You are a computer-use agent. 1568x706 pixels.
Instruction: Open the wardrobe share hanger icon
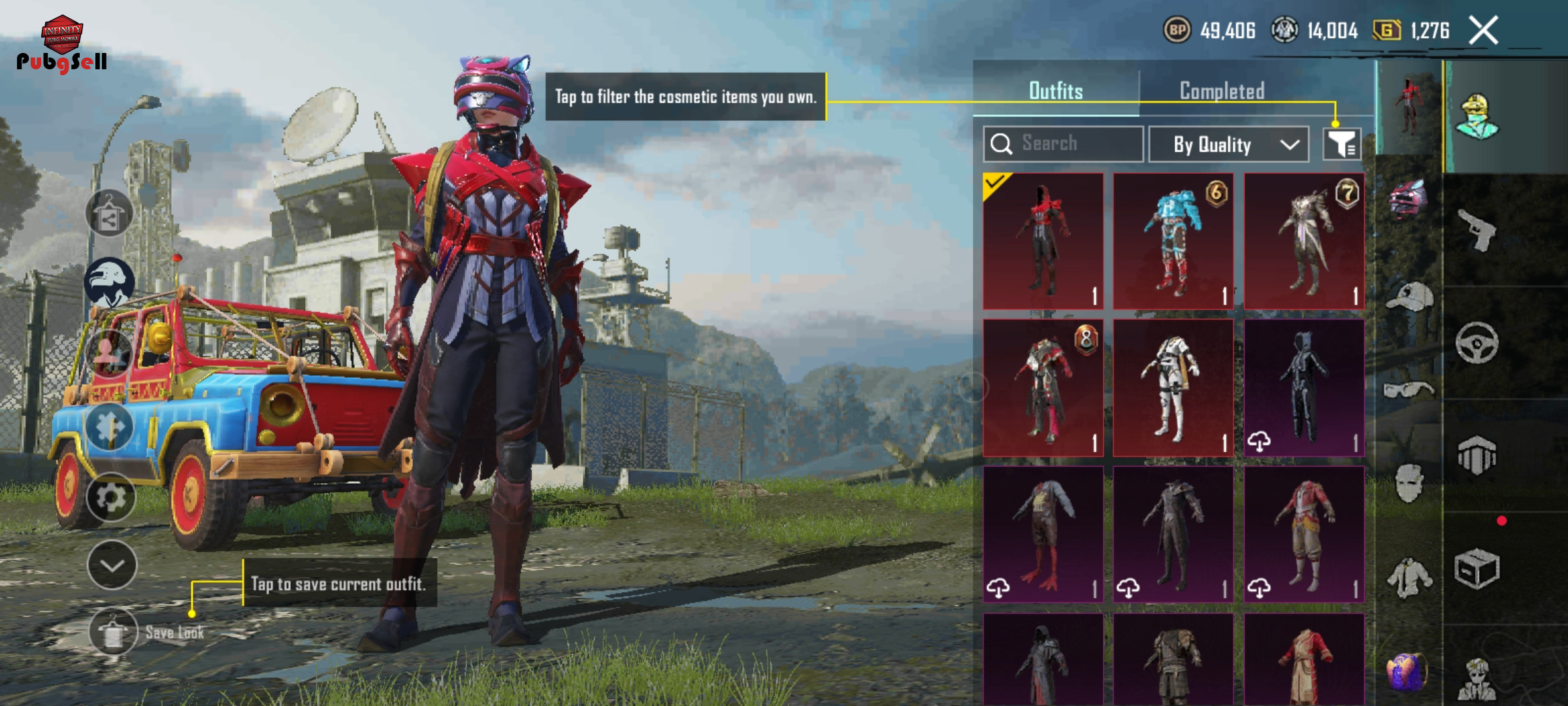click(109, 214)
